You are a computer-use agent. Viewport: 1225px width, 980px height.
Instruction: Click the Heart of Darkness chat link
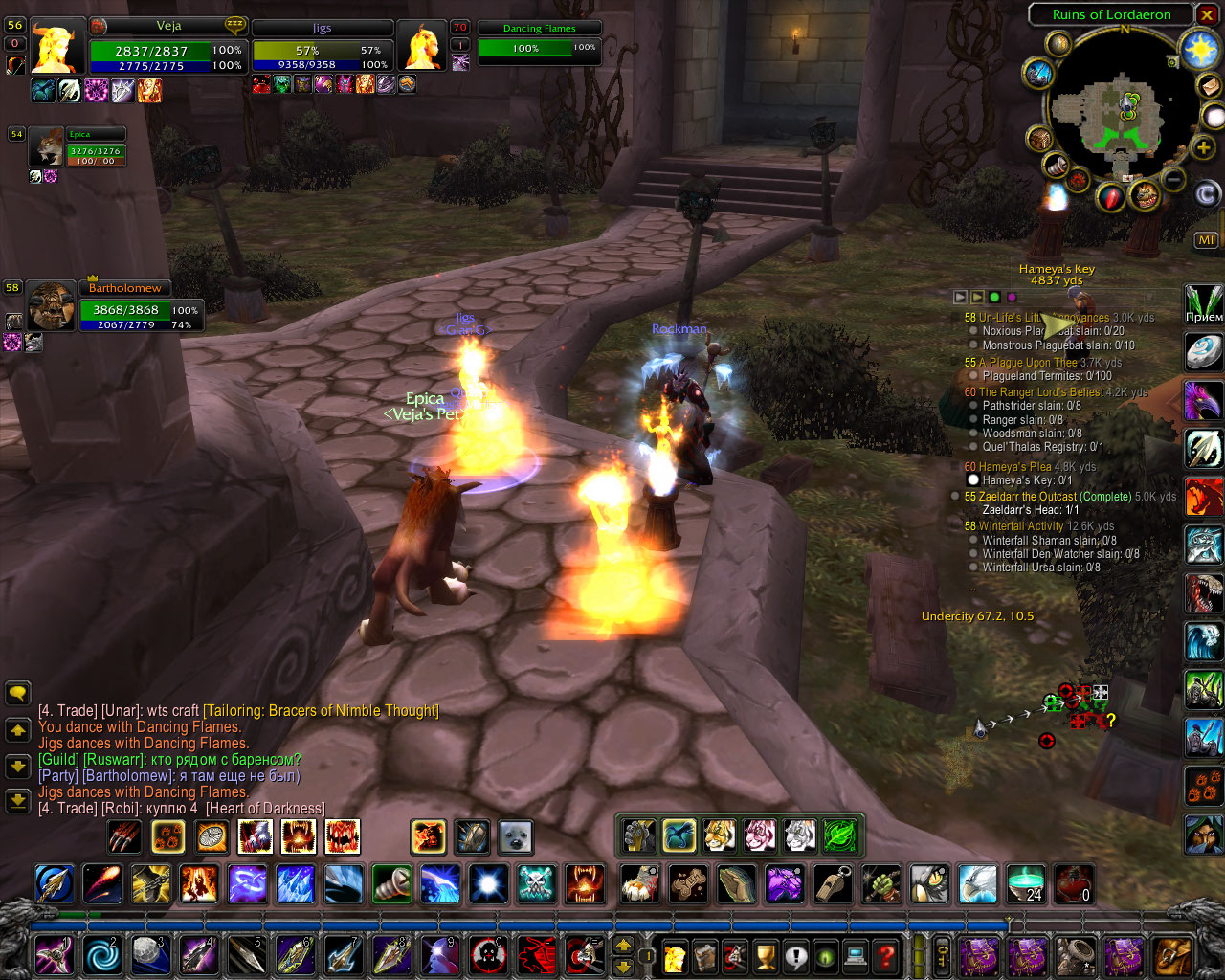(x=265, y=809)
